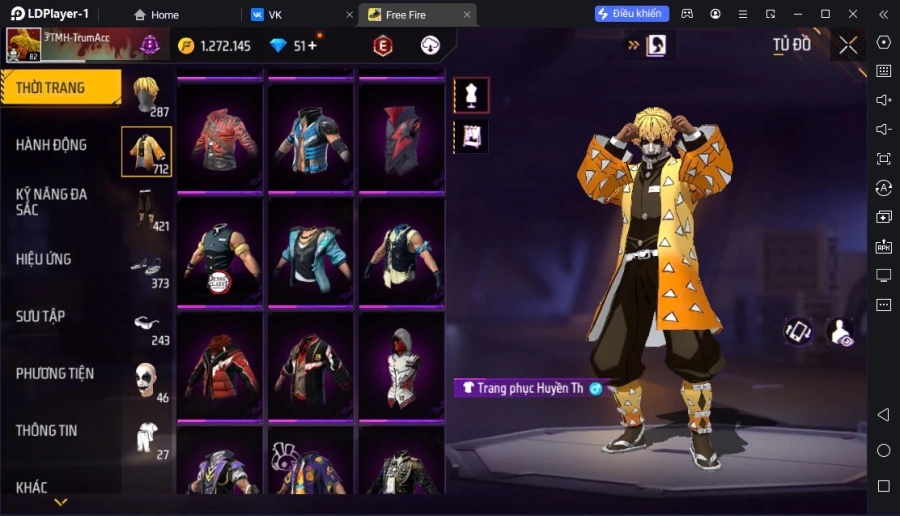900x516 pixels.
Task: Open the HIỆU ỨNG category
Action: click(x=45, y=259)
